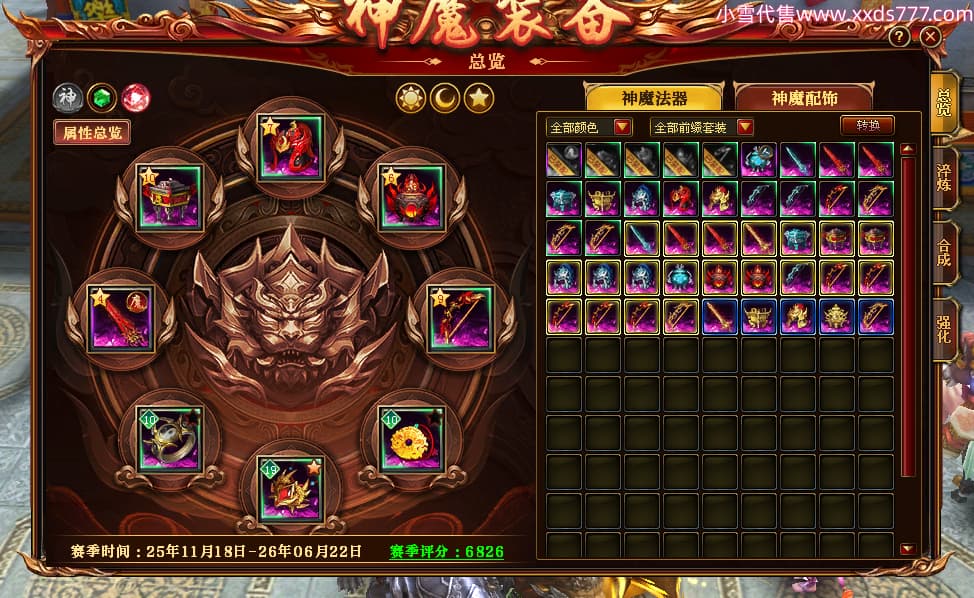The image size is (974, 598).
Task: Select the crescent moon icon toggle
Action: tap(445, 97)
